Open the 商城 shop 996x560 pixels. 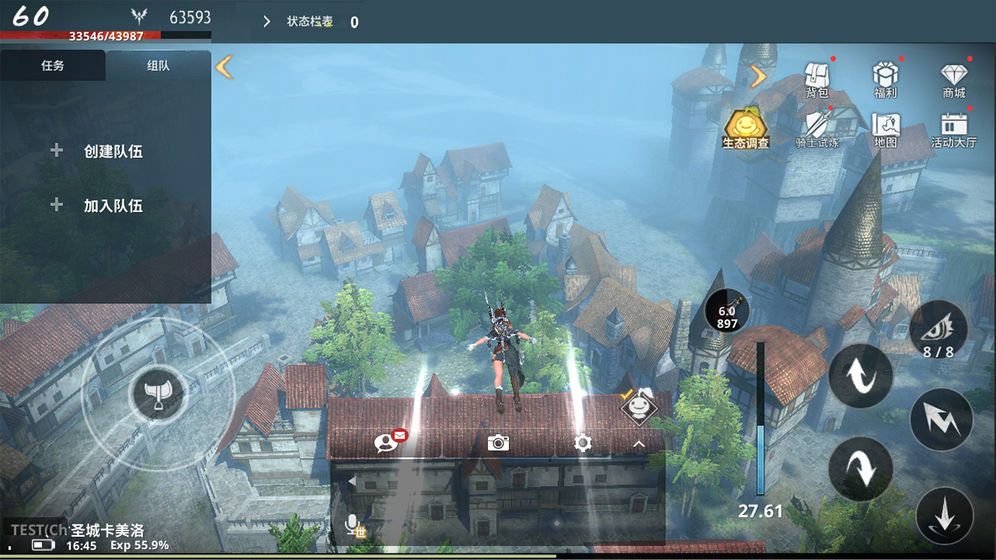[954, 79]
